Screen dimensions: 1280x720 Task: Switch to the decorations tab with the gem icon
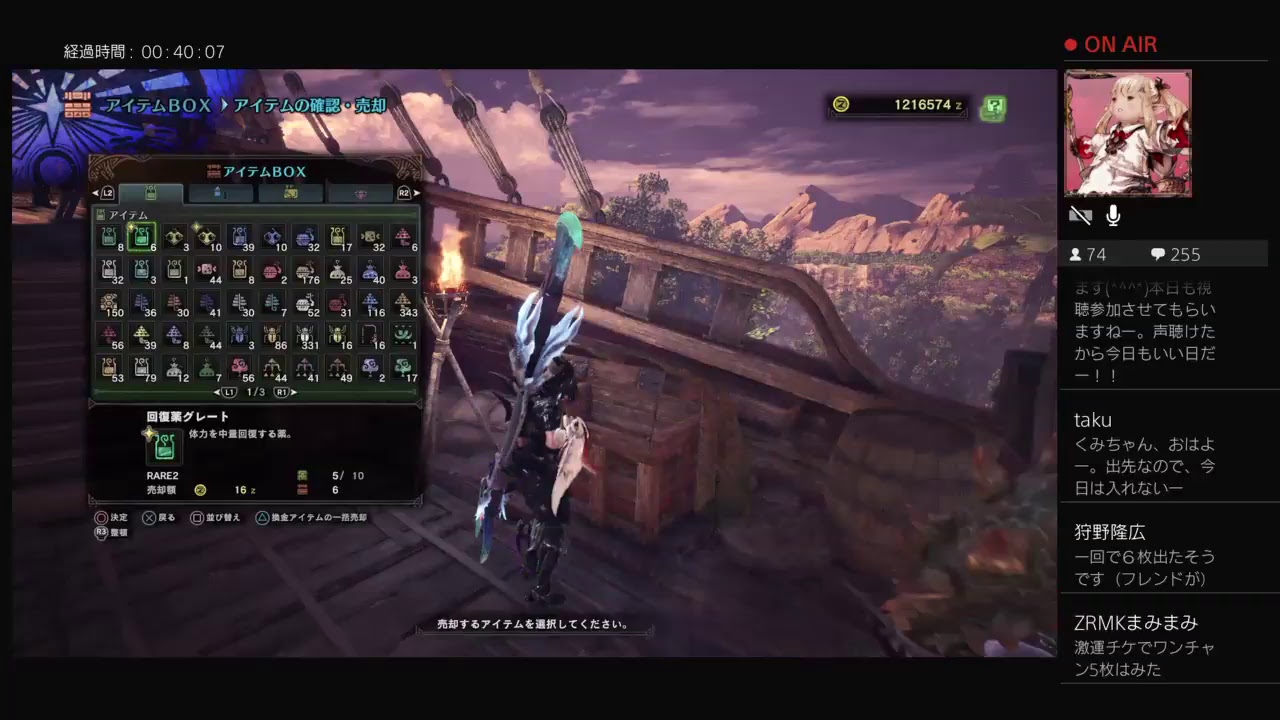(362, 194)
